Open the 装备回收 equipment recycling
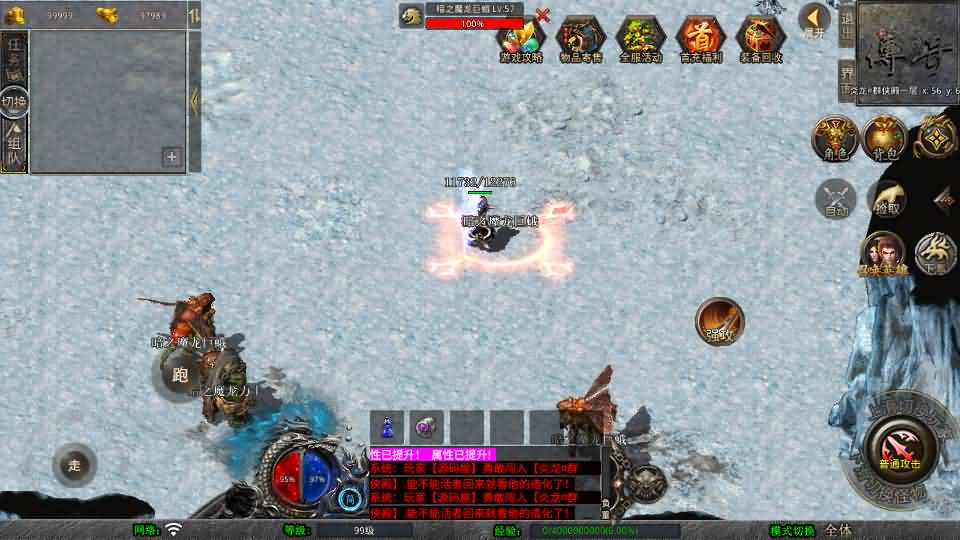Viewport: 960px width, 540px height. tap(760, 39)
